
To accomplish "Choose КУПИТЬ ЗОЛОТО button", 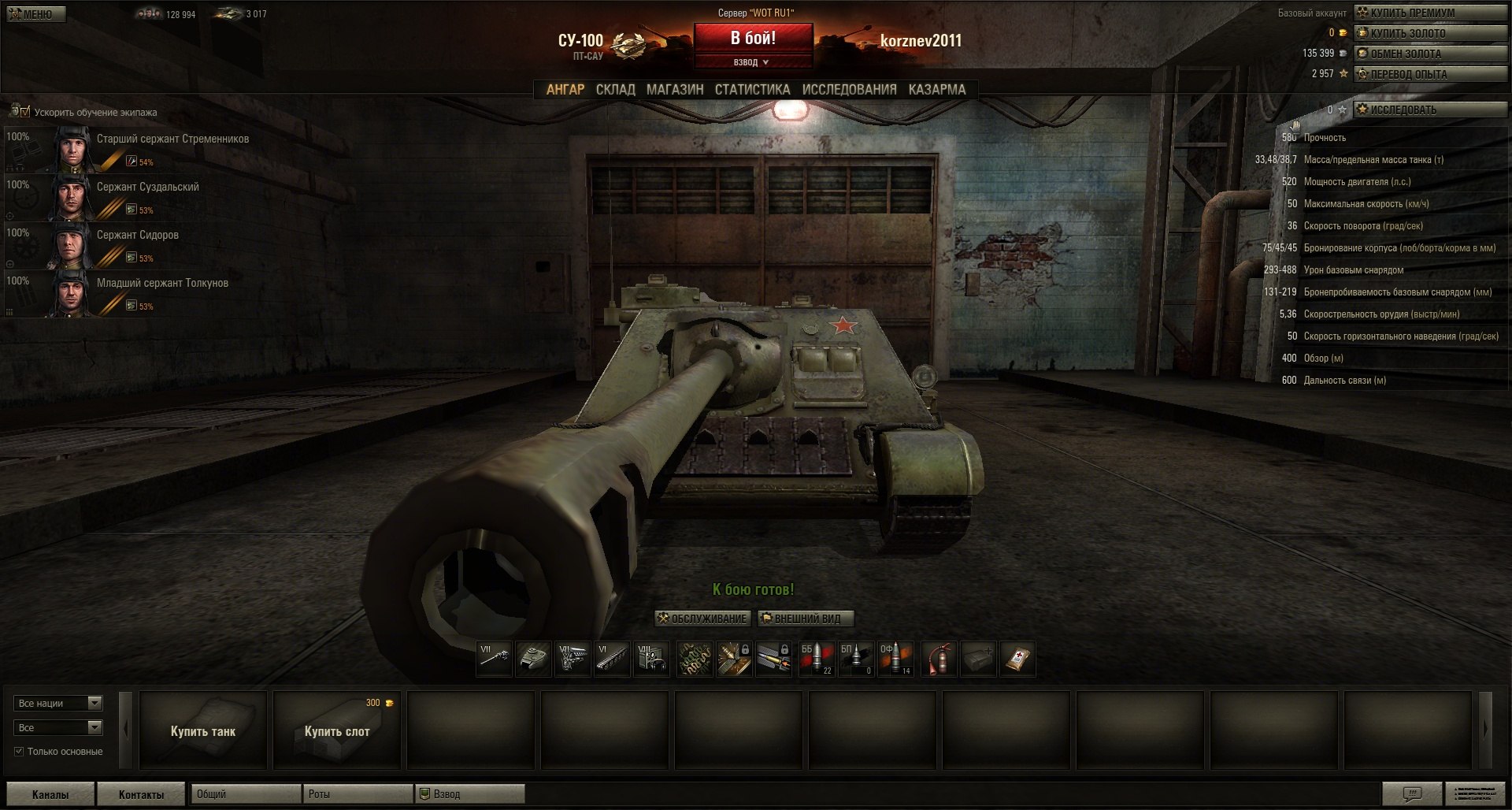I will point(1429,33).
